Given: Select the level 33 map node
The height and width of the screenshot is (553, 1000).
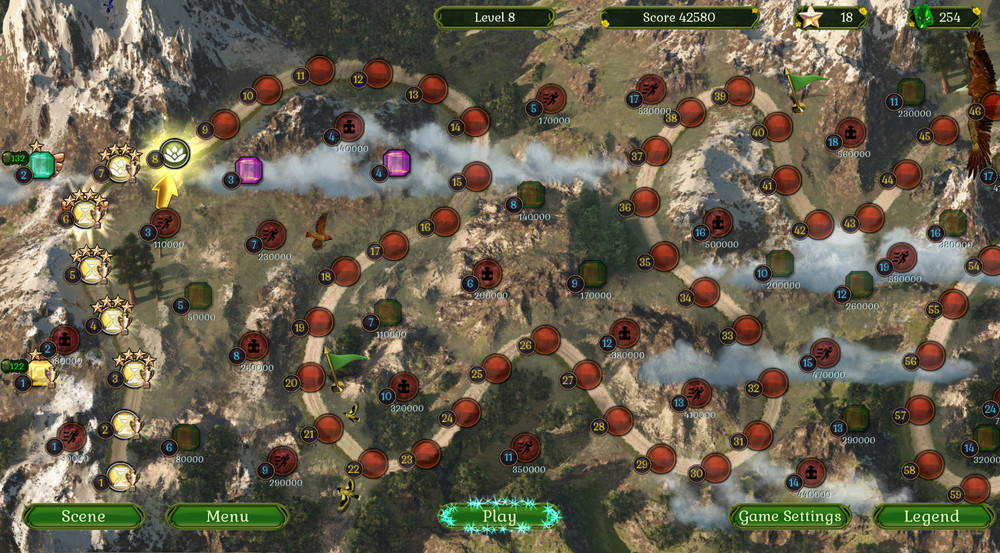Looking at the screenshot, I should pyautogui.click(x=747, y=330).
